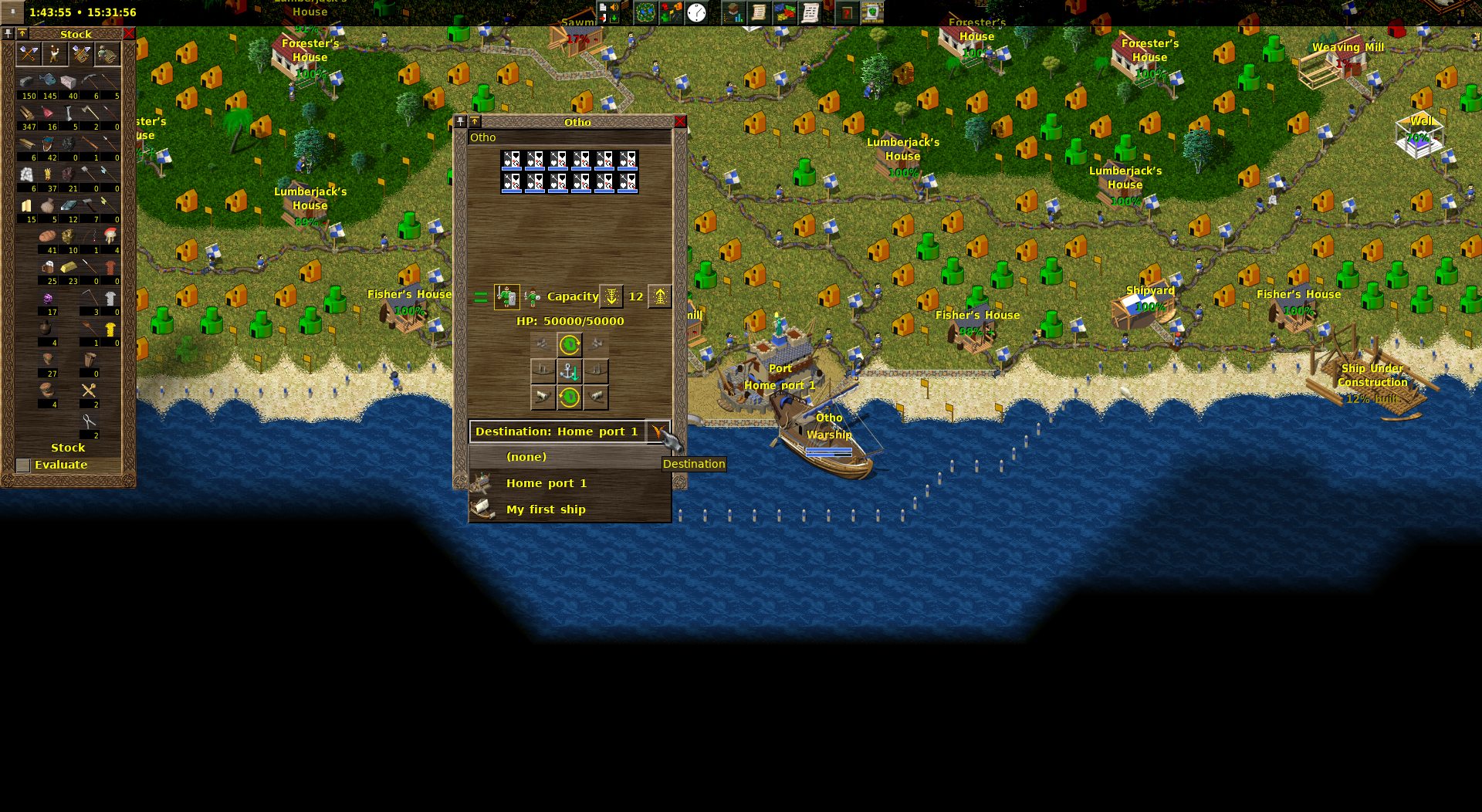Open the colored flags diplomacy menu
This screenshot has width=1482, height=812.
[x=784, y=12]
